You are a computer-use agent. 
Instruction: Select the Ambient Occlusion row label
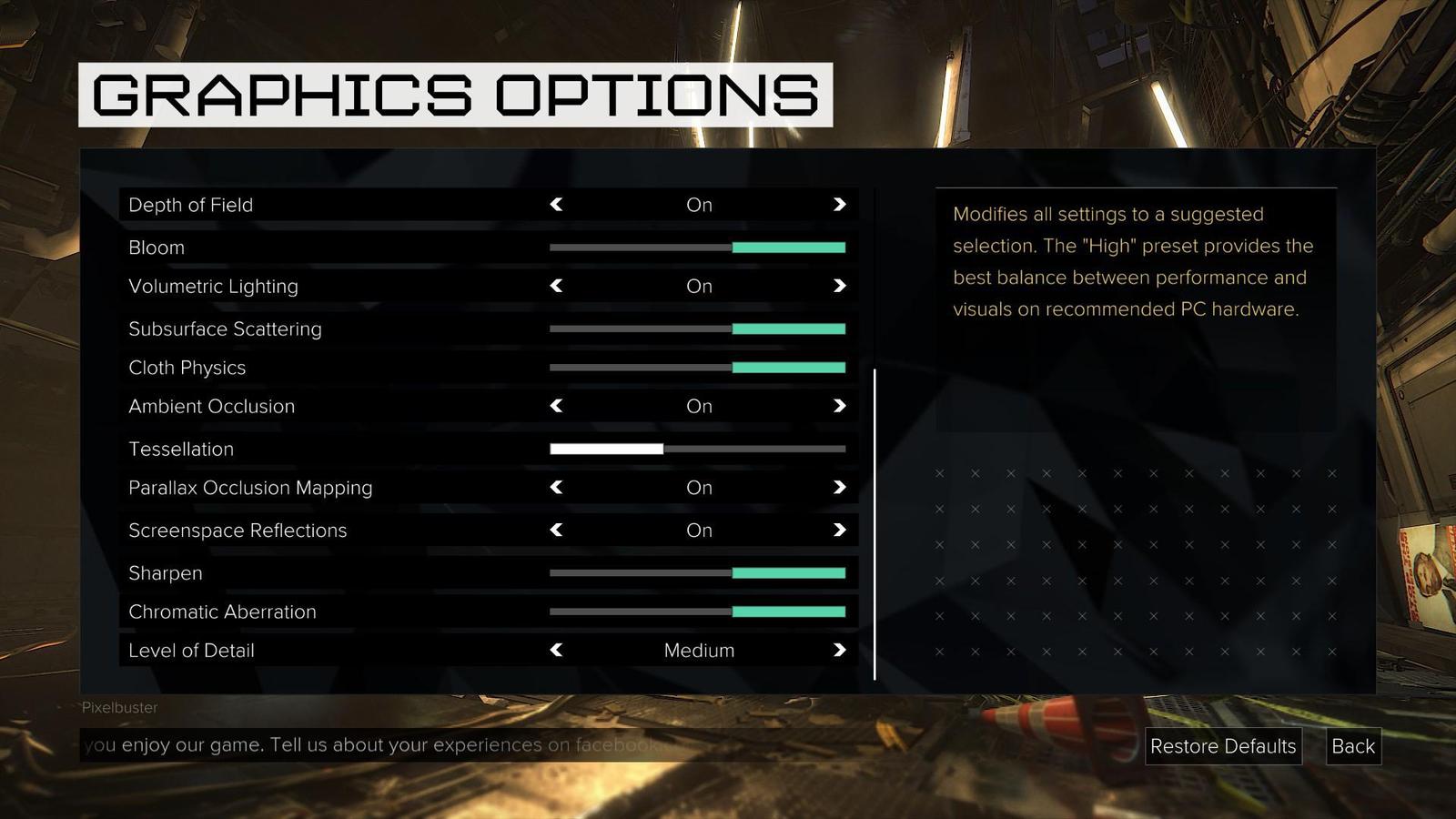[x=212, y=406]
